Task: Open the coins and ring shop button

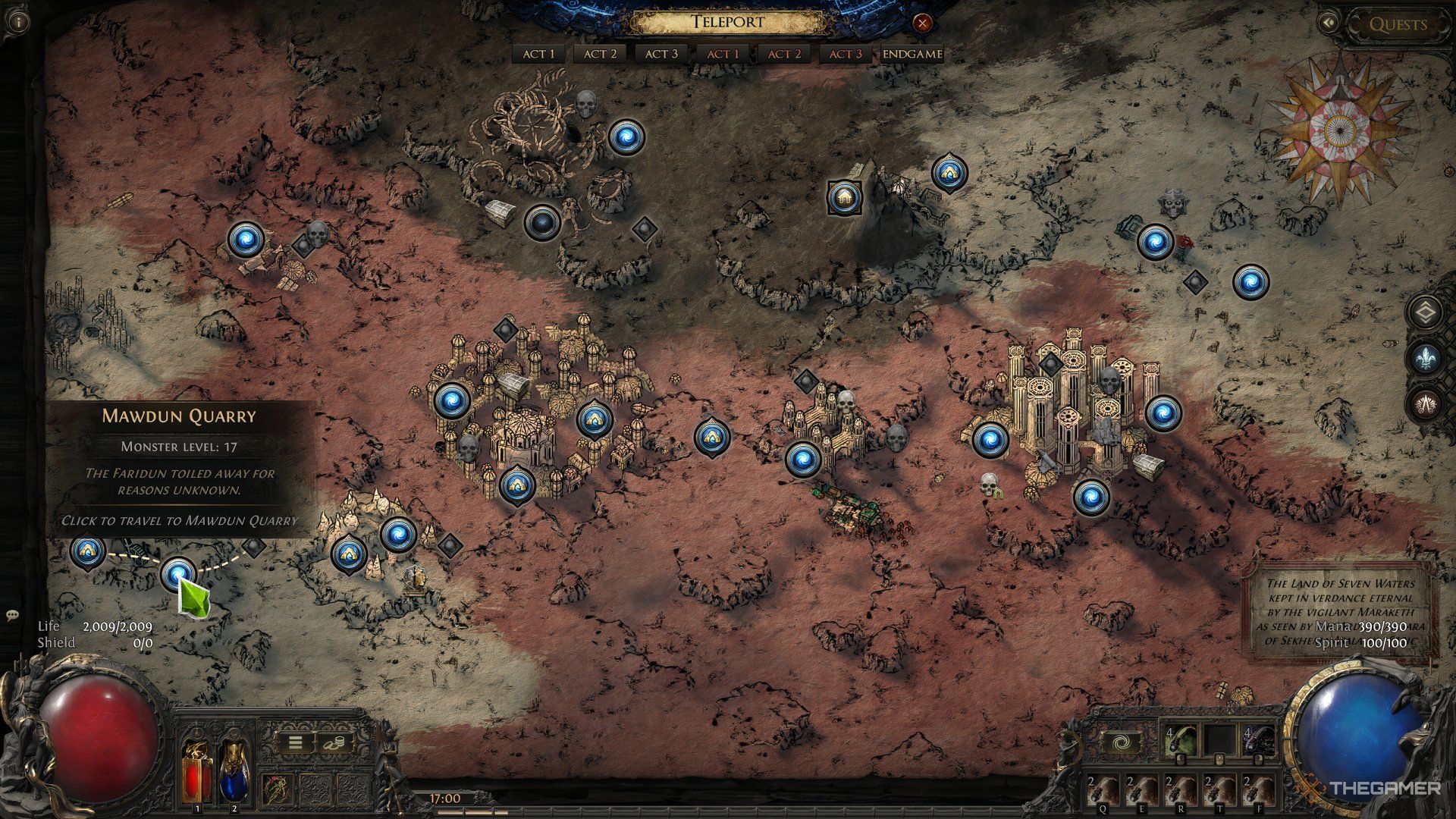Action: click(x=334, y=742)
